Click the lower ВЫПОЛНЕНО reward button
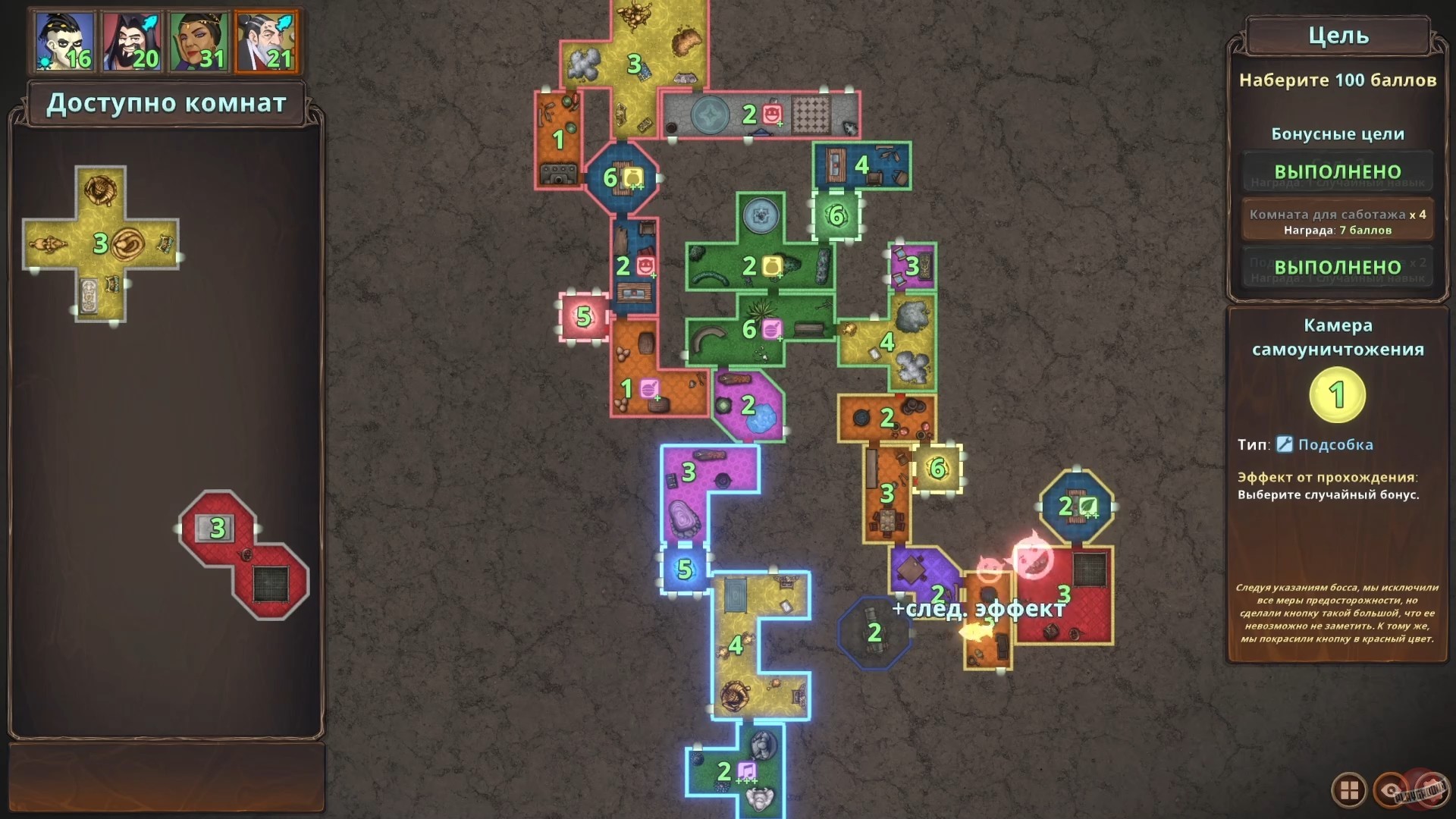The width and height of the screenshot is (1456, 819). [x=1338, y=267]
